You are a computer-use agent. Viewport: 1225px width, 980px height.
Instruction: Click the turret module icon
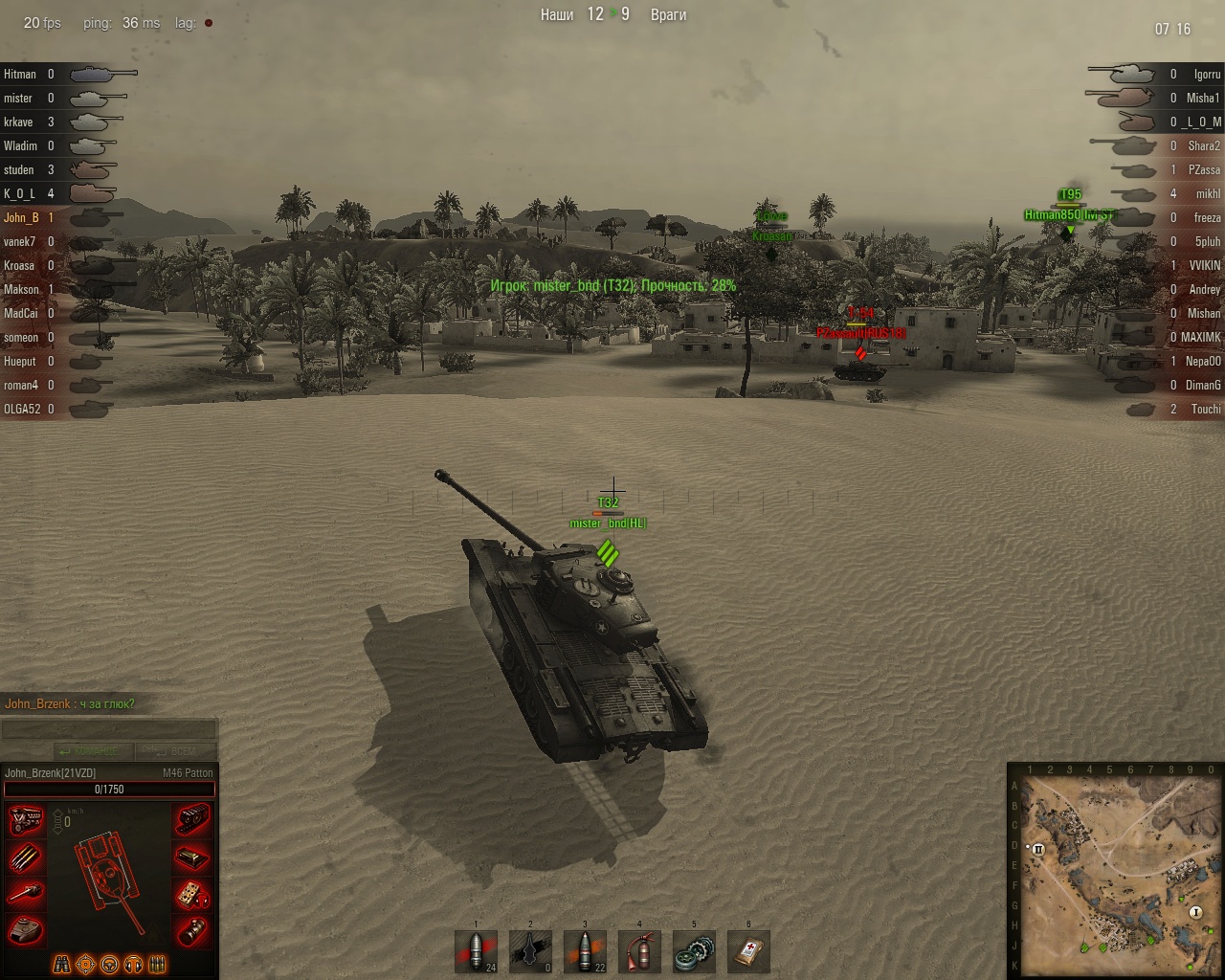tap(26, 929)
